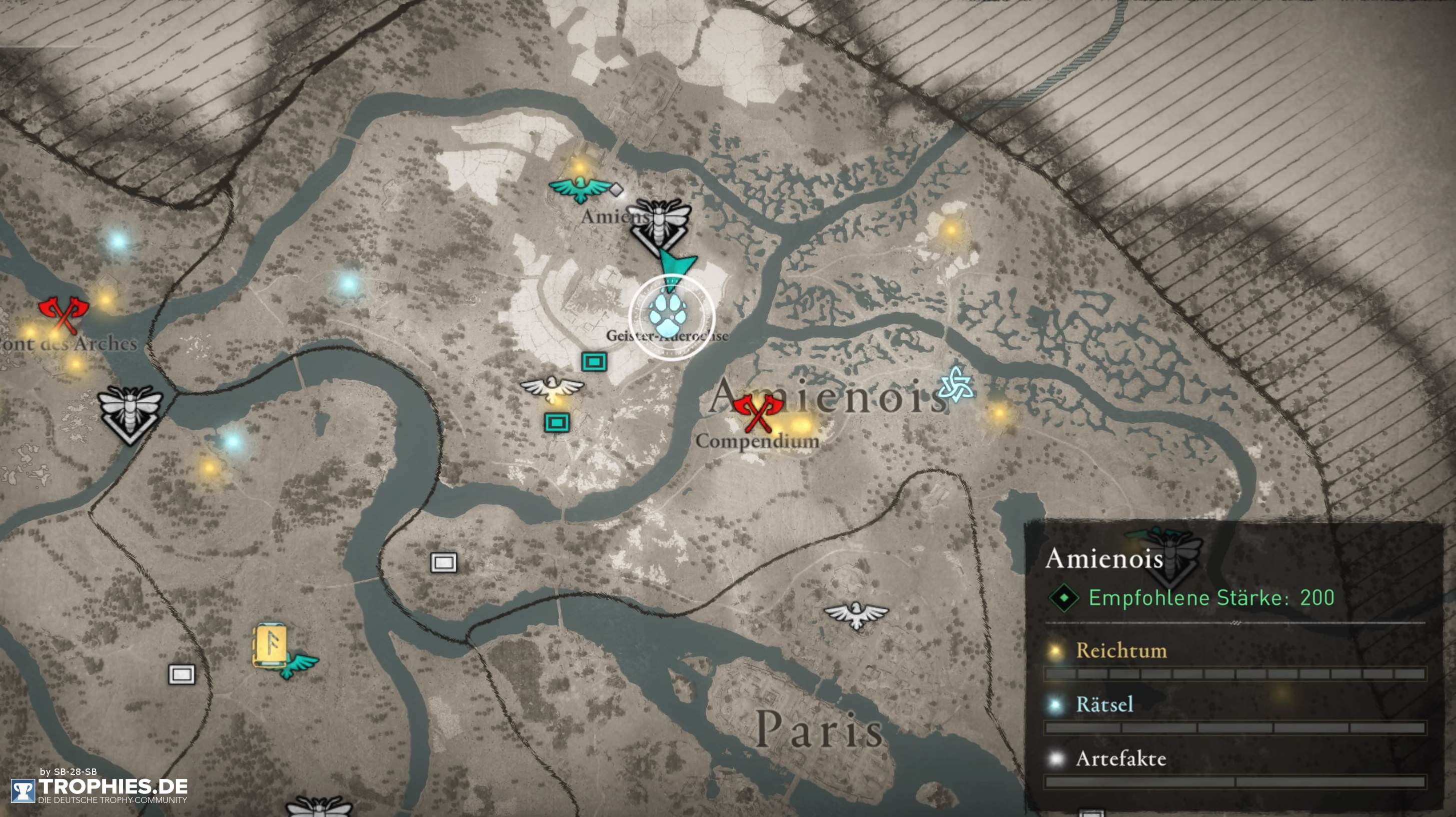The image size is (1456, 817).
Task: Choose the bee emblem south of Pont des Arches
Action: click(x=130, y=413)
